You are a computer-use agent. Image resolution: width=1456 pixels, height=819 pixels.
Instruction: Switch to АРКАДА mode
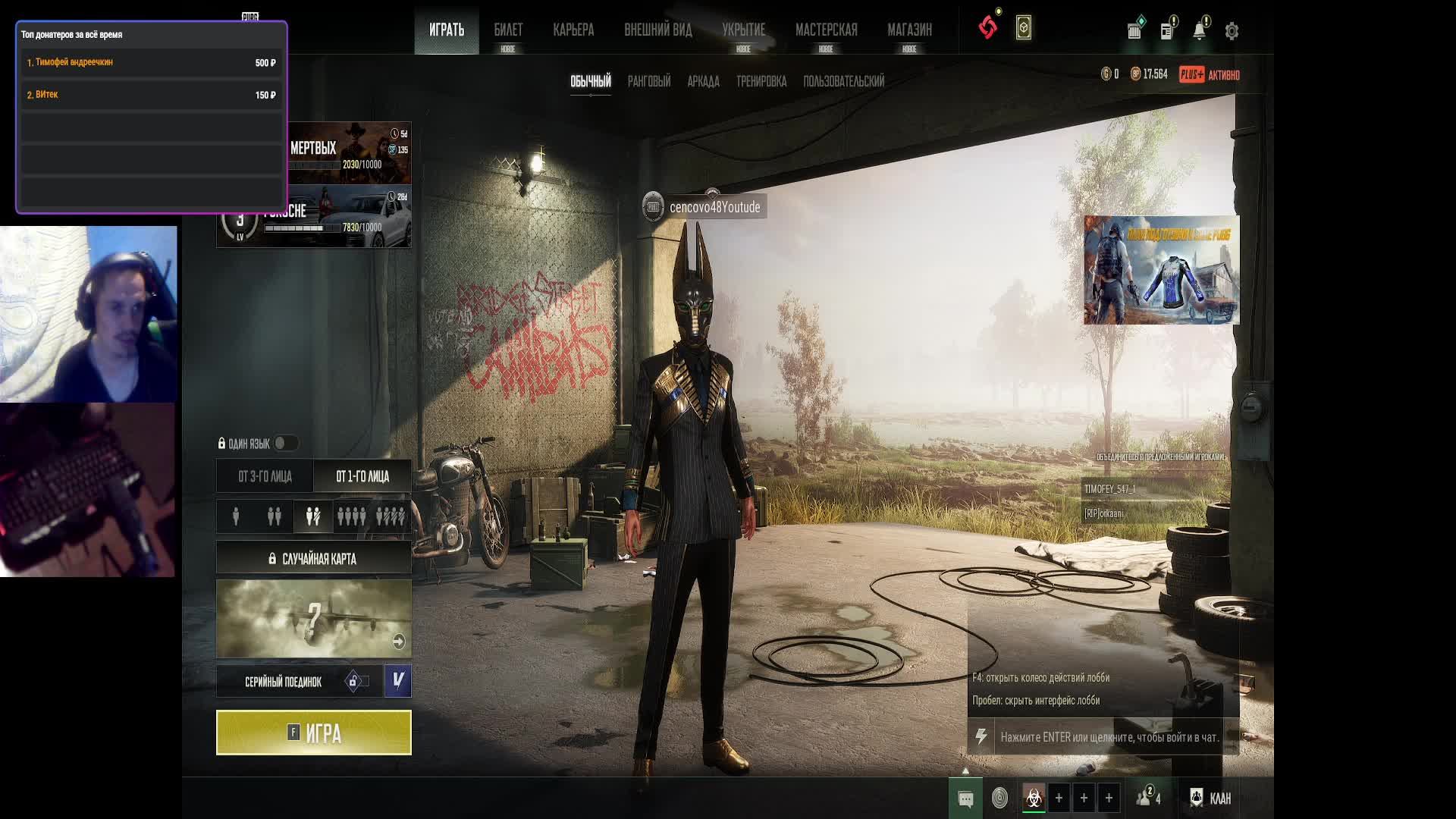pyautogui.click(x=703, y=81)
